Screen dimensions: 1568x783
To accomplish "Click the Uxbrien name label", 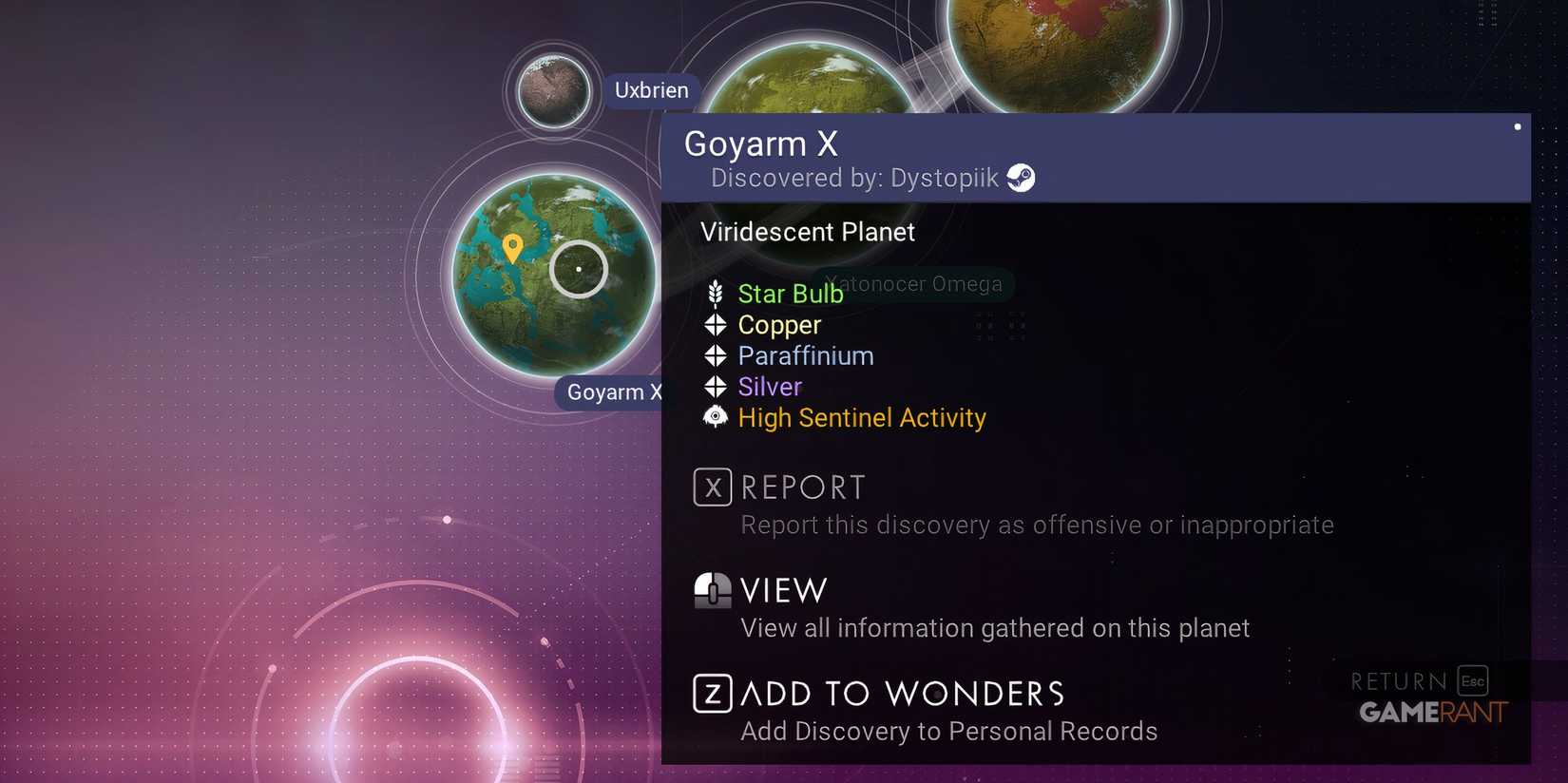I will tap(651, 90).
